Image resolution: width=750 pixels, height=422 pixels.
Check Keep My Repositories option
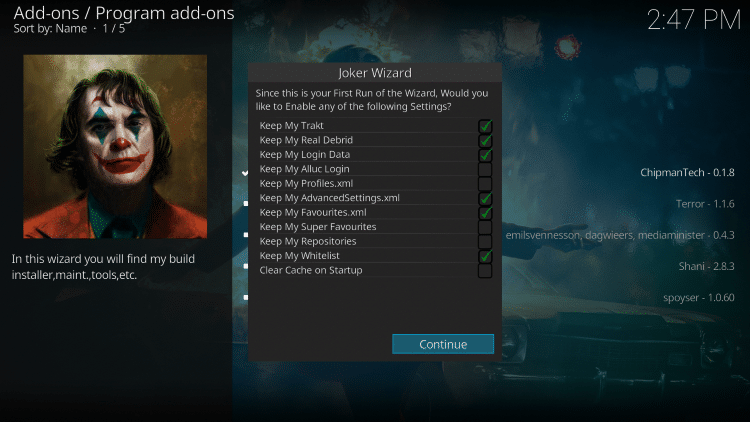tap(485, 242)
